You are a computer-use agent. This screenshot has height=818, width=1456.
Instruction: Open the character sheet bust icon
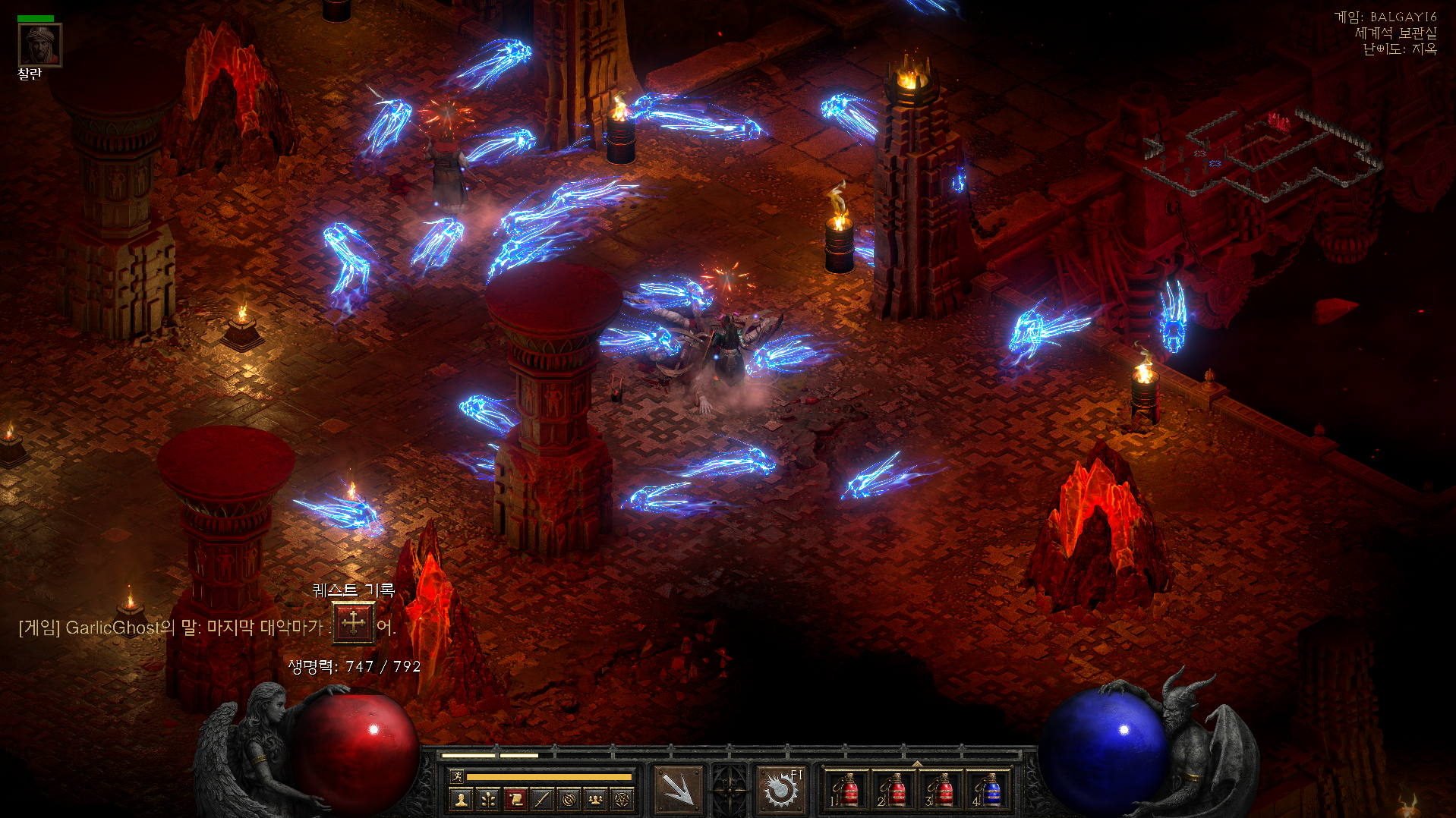(461, 799)
